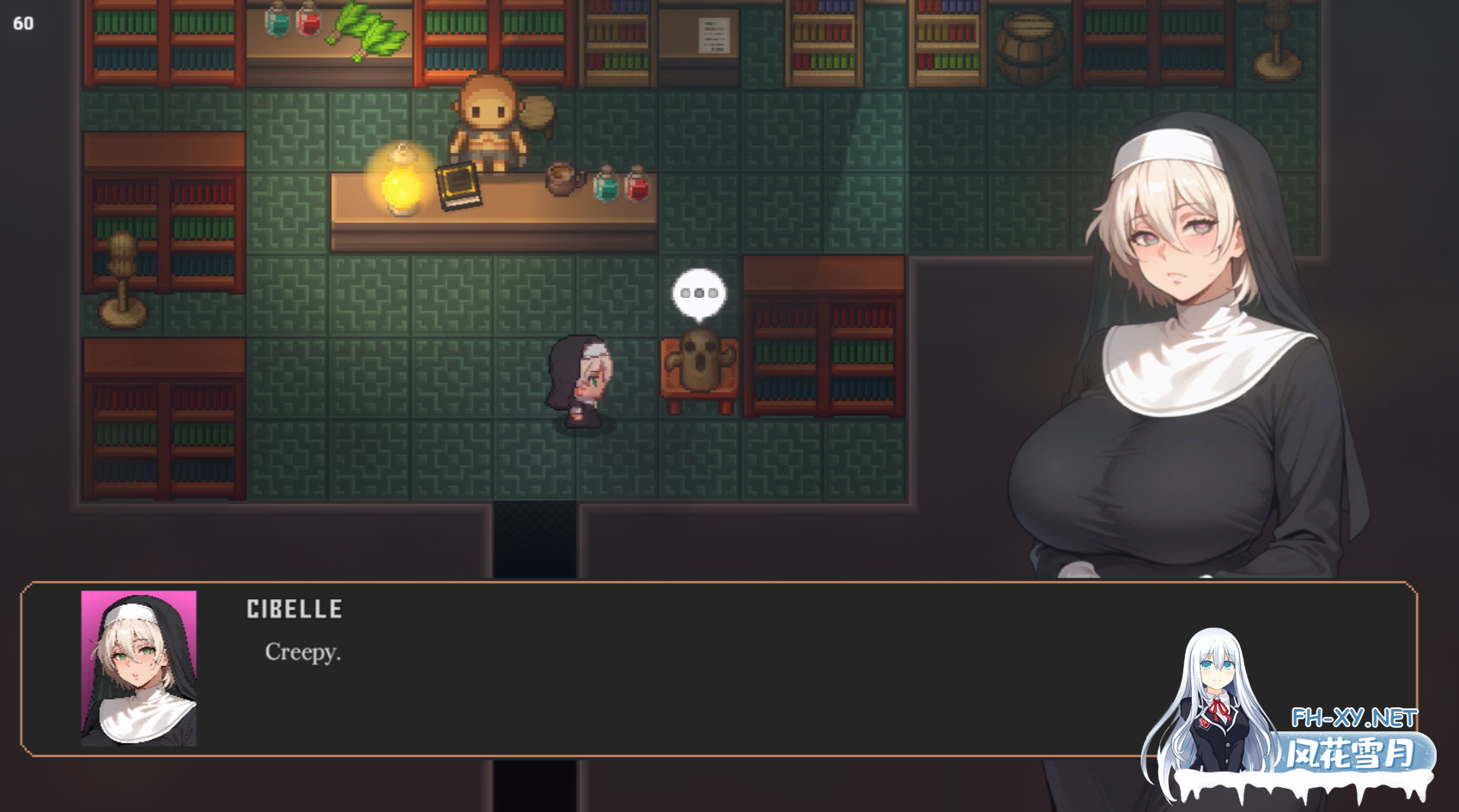The width and height of the screenshot is (1459, 812).
Task: Click the '...' speech bubble above the cactus
Action: pyautogui.click(x=697, y=293)
